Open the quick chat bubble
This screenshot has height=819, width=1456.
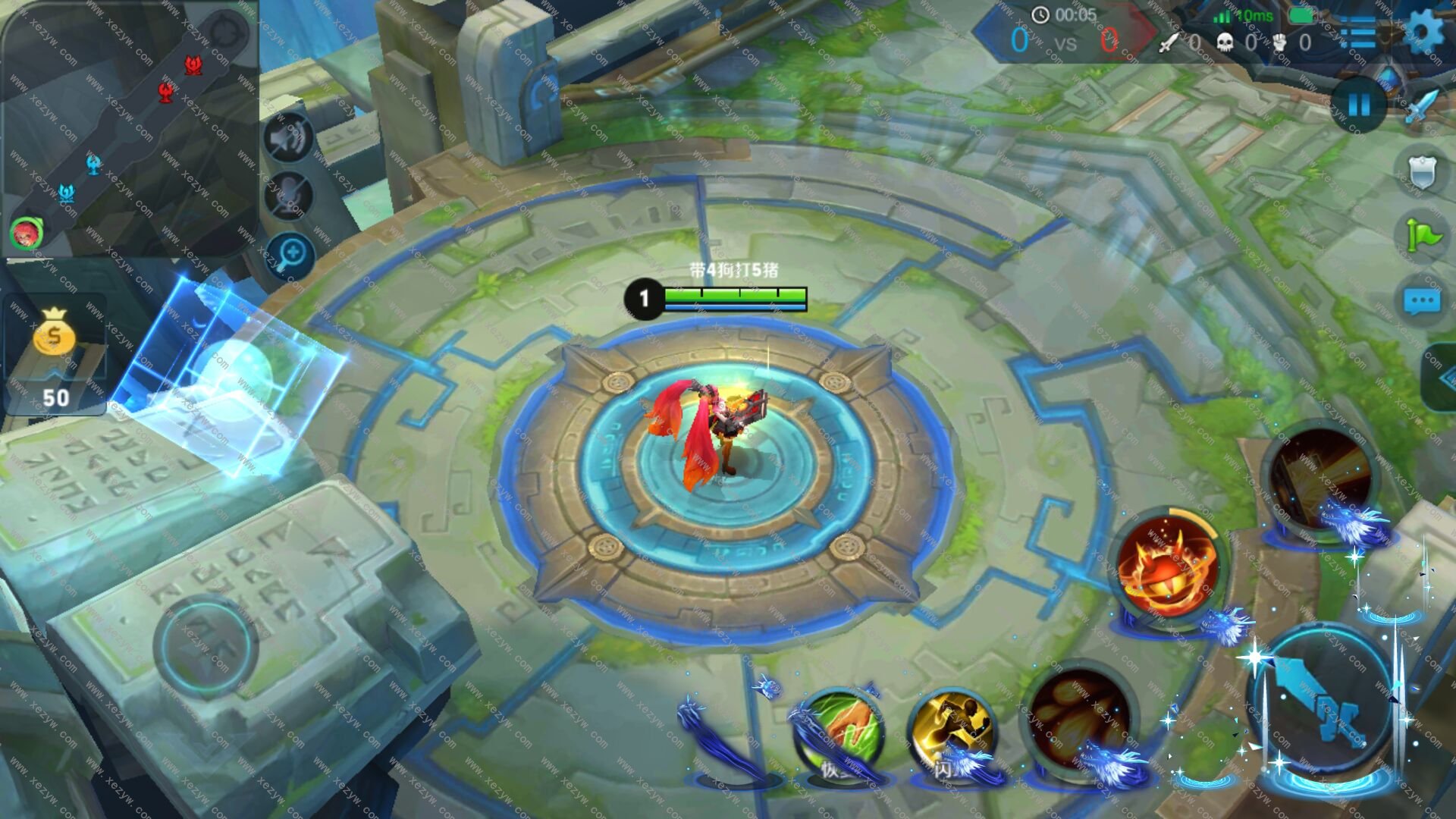tap(1422, 301)
